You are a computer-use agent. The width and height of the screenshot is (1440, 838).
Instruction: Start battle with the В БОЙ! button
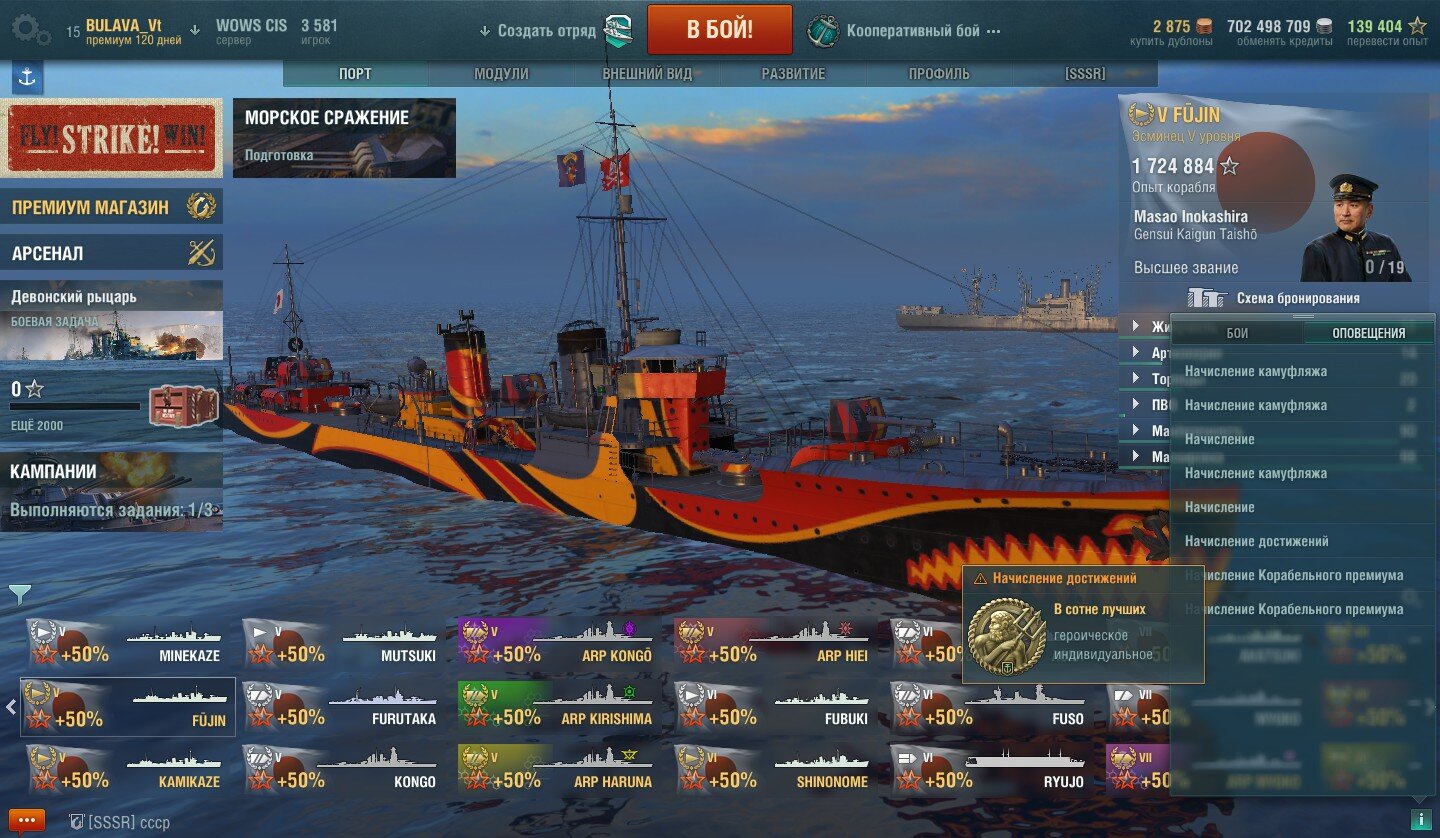pyautogui.click(x=719, y=30)
